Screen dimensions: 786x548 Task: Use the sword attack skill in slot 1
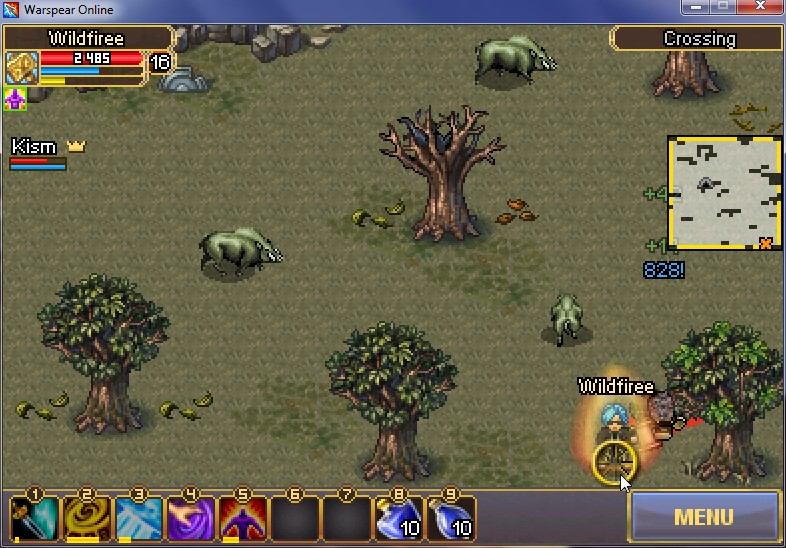(x=34, y=518)
